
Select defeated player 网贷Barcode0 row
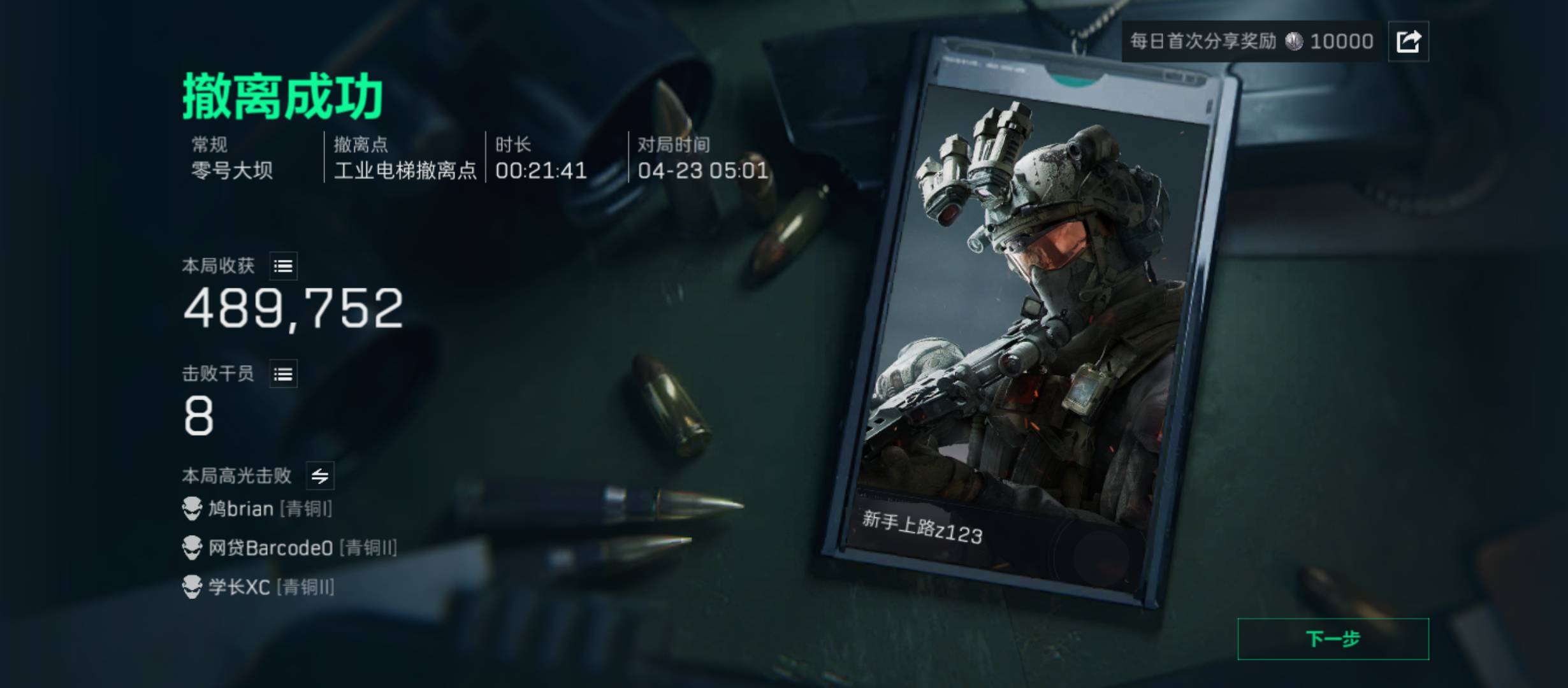pyautogui.click(x=290, y=548)
